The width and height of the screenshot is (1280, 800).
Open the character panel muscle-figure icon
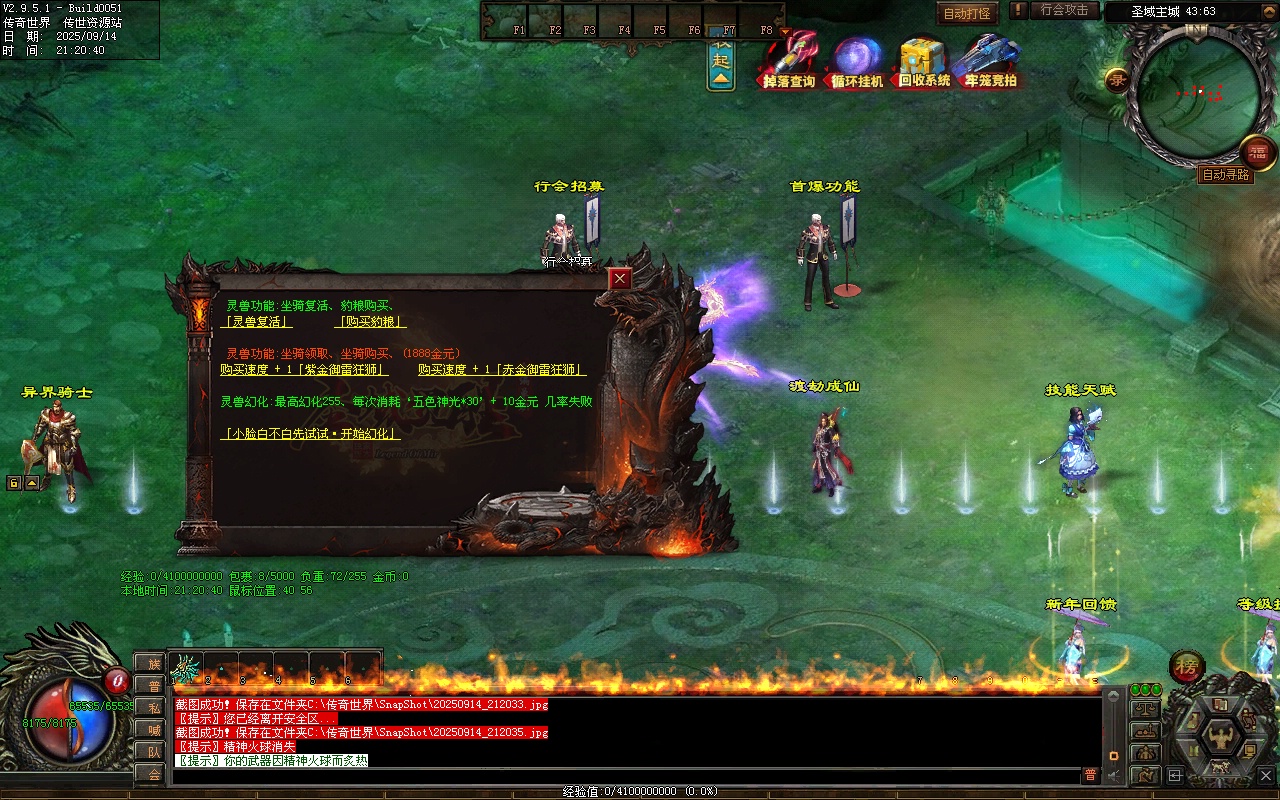[1221, 739]
